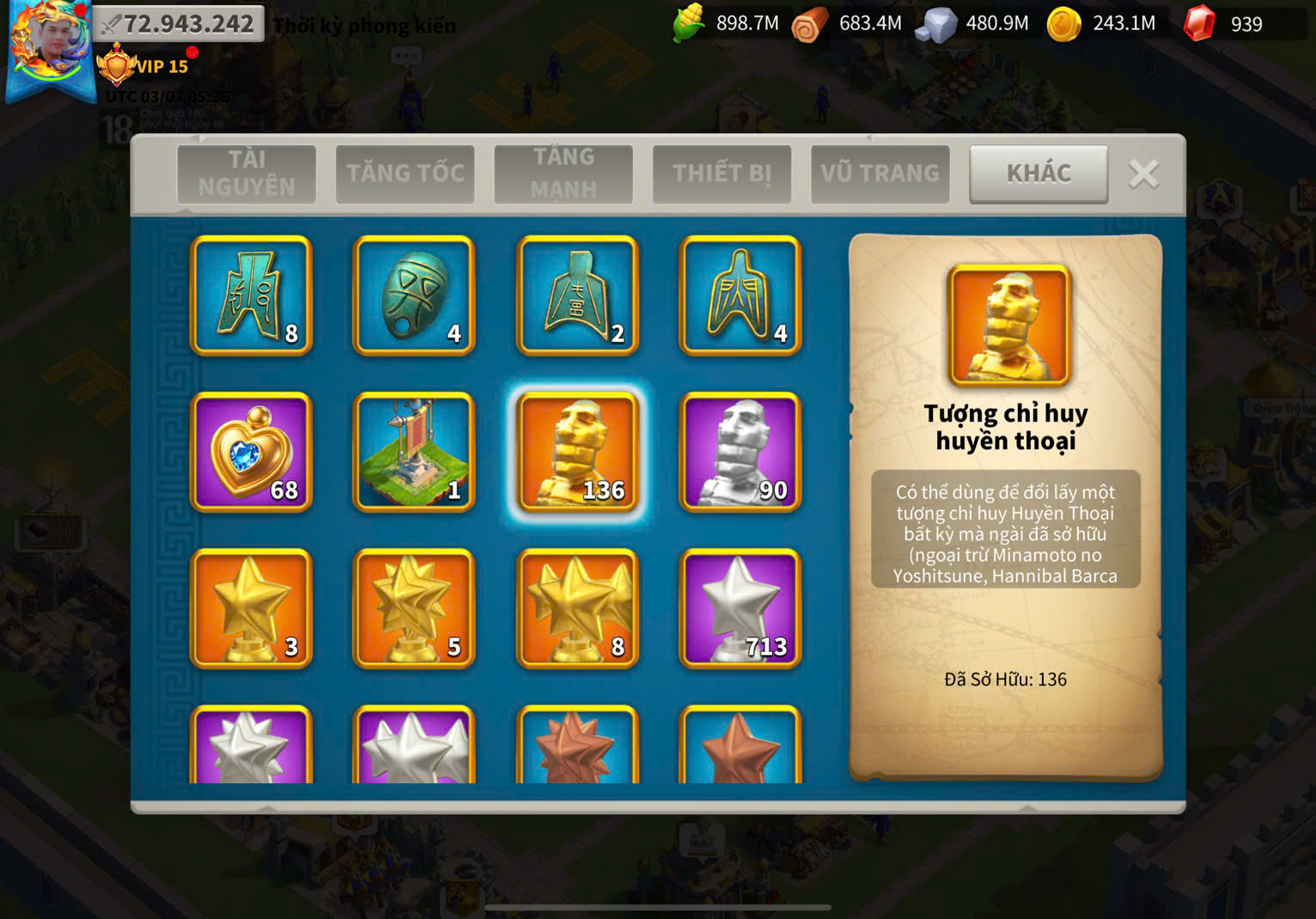Select the bell-shaped bronze coin with 2
Screen dimensions: 1316x919
577,295
